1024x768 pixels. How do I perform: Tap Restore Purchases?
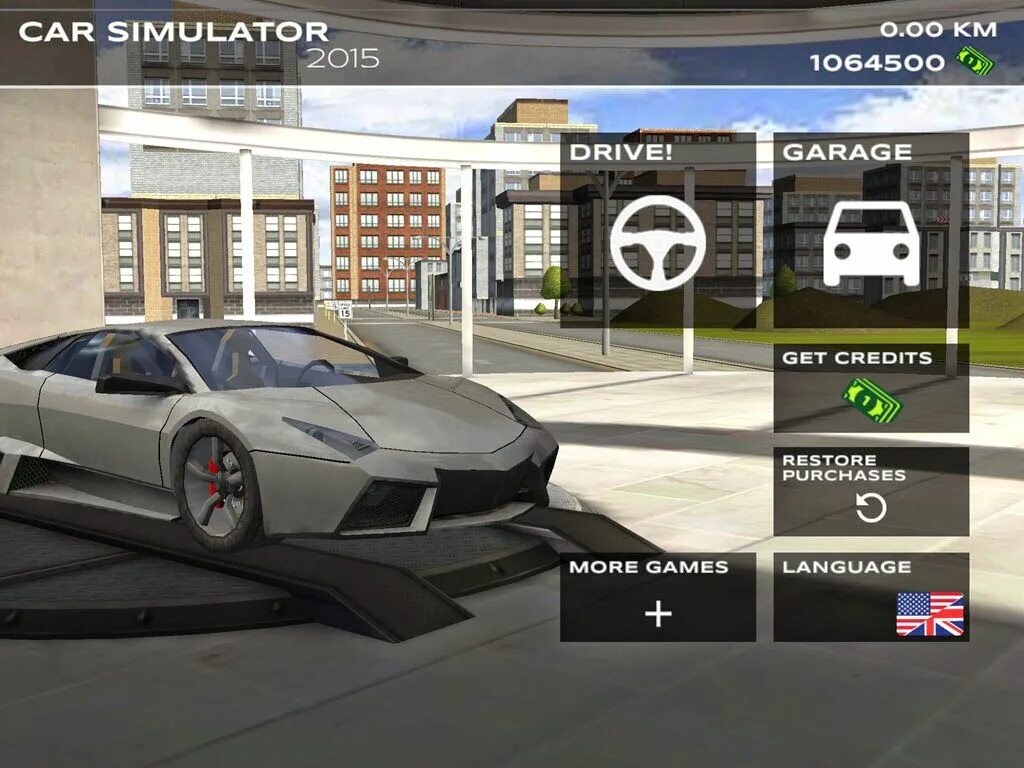(870, 491)
